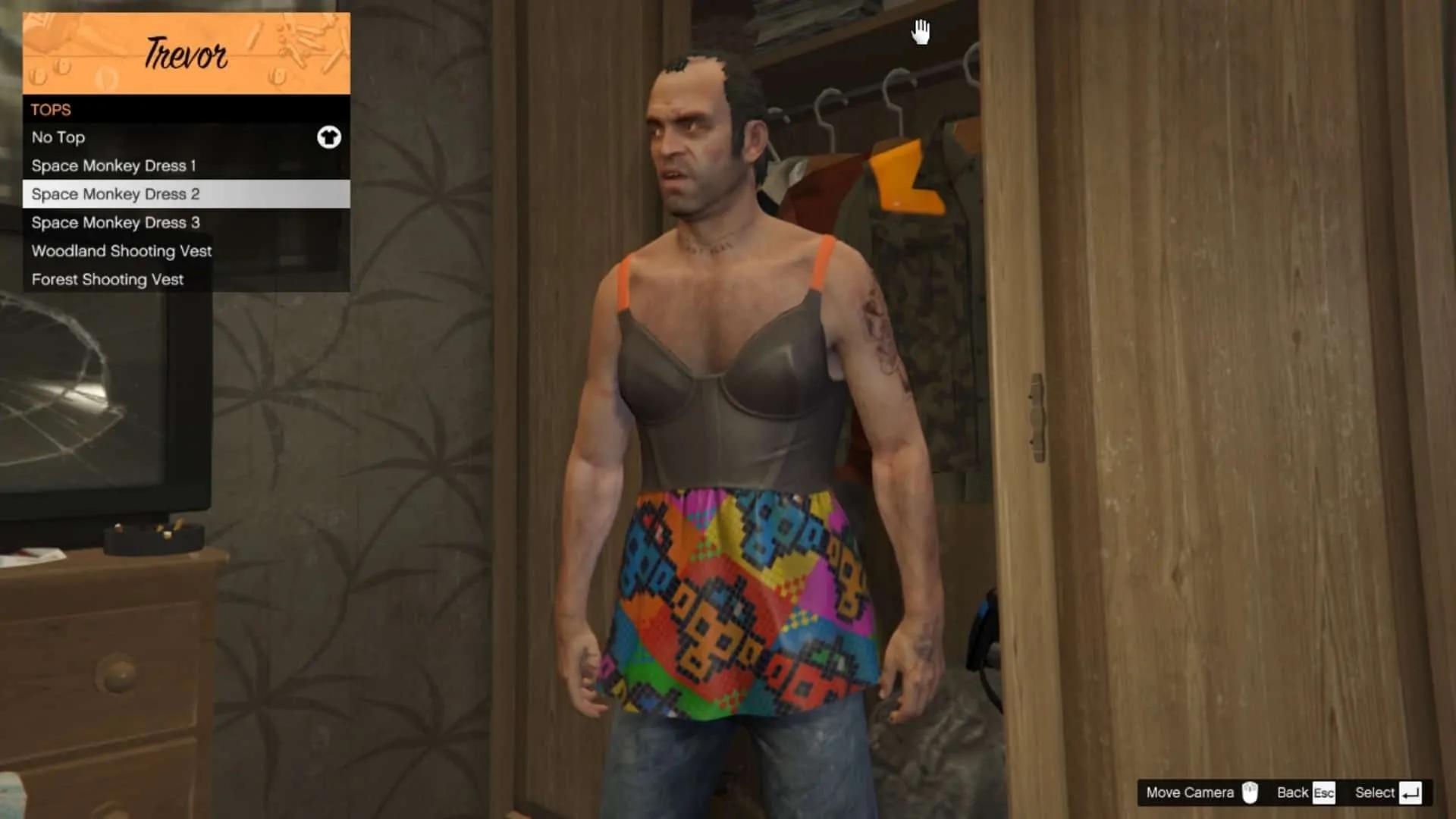Choose Space Monkey Dress 1
This screenshot has width=1456, height=819.
(186, 165)
